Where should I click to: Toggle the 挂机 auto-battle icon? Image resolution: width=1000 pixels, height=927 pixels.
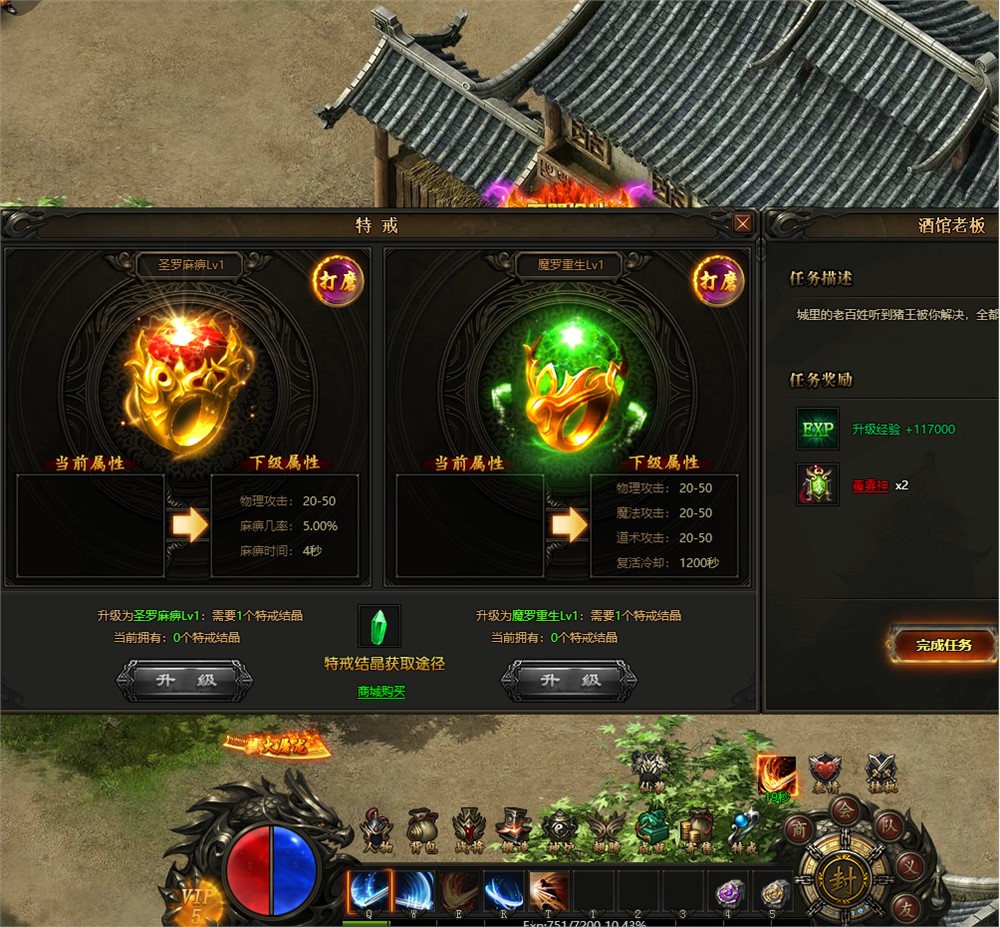881,771
